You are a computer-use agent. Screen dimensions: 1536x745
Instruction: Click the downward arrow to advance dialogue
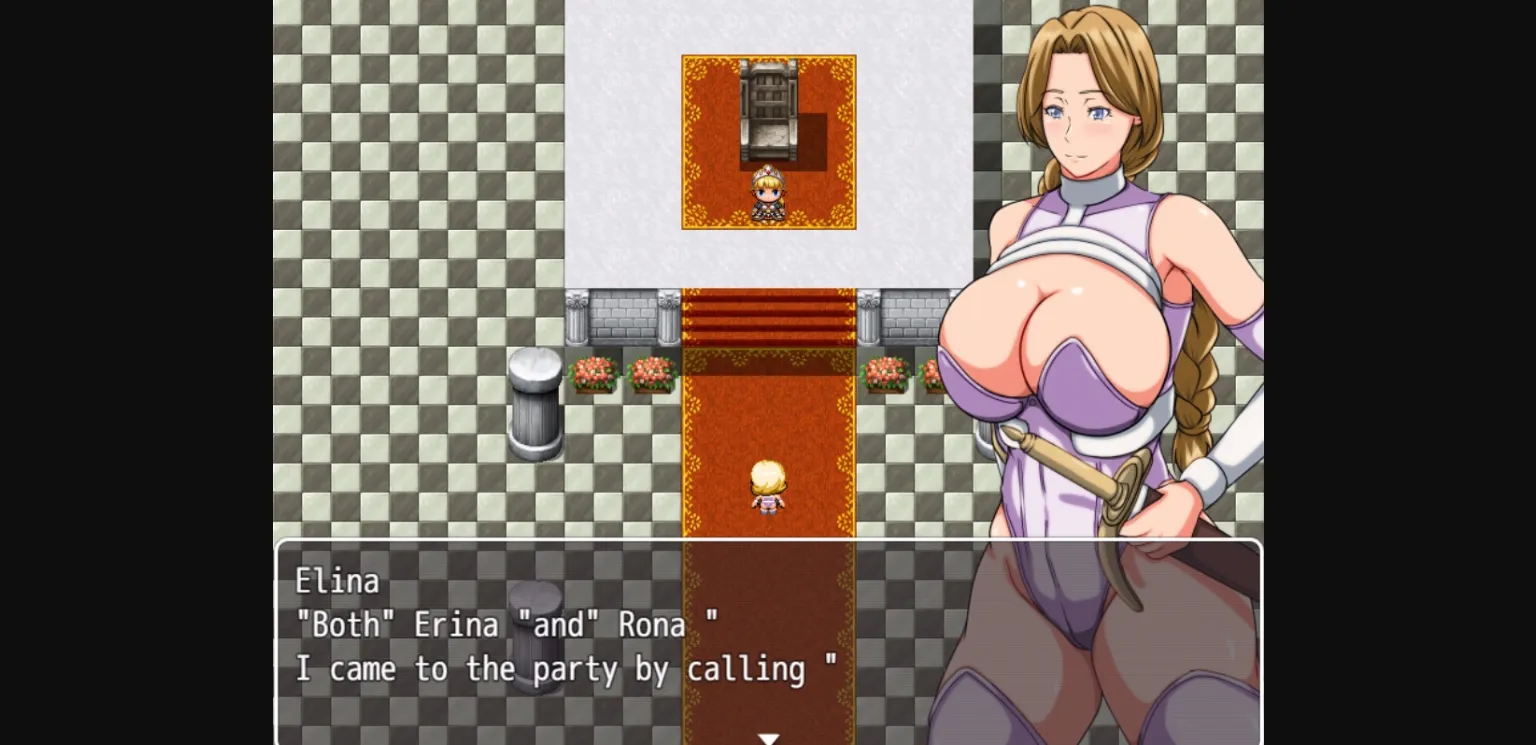click(768, 738)
